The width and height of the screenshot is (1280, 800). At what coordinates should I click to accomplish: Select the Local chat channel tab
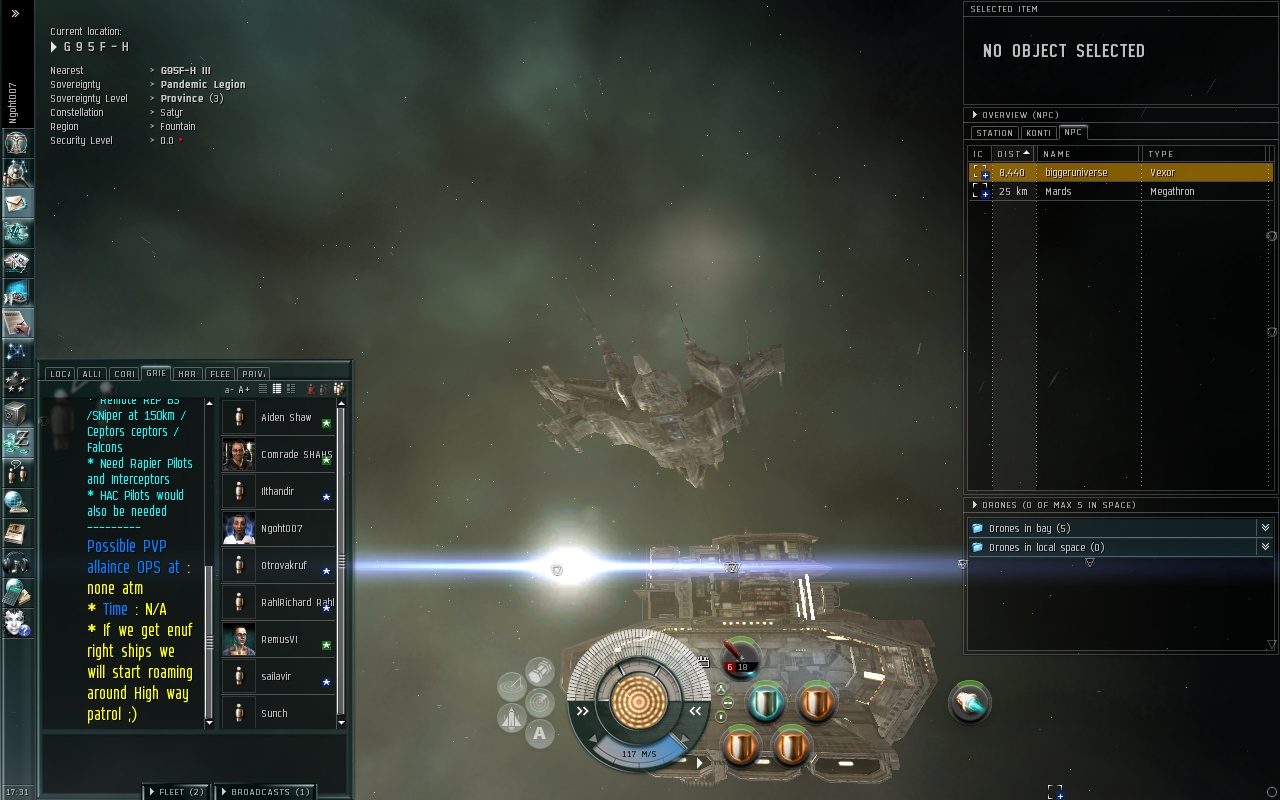pos(59,374)
